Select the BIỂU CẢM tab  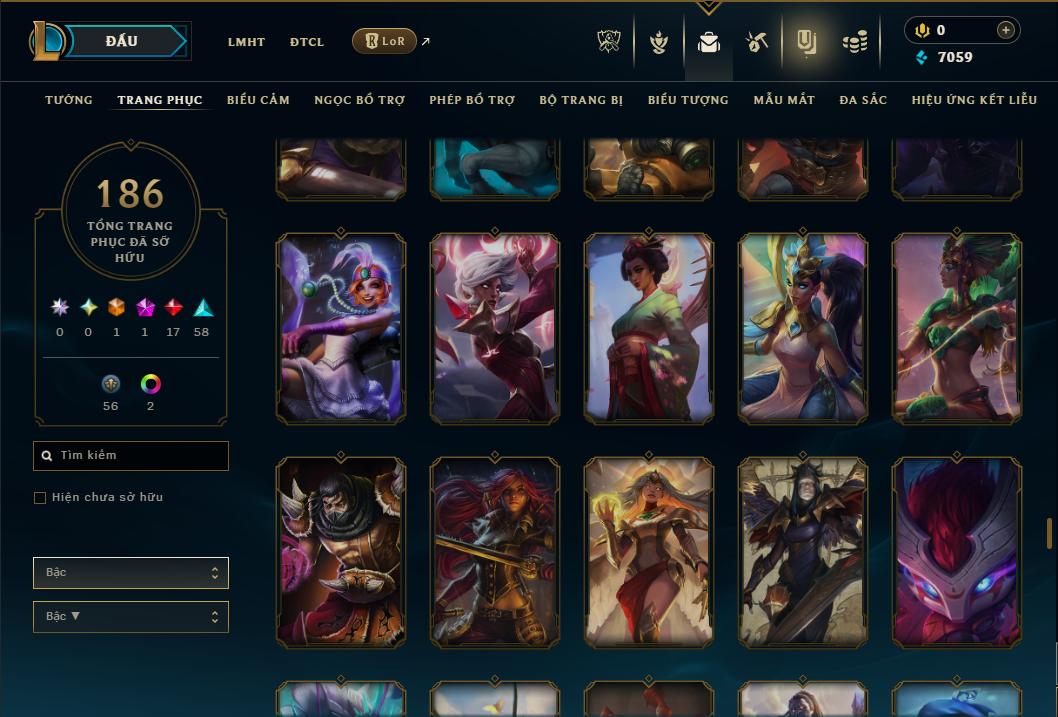(x=258, y=100)
